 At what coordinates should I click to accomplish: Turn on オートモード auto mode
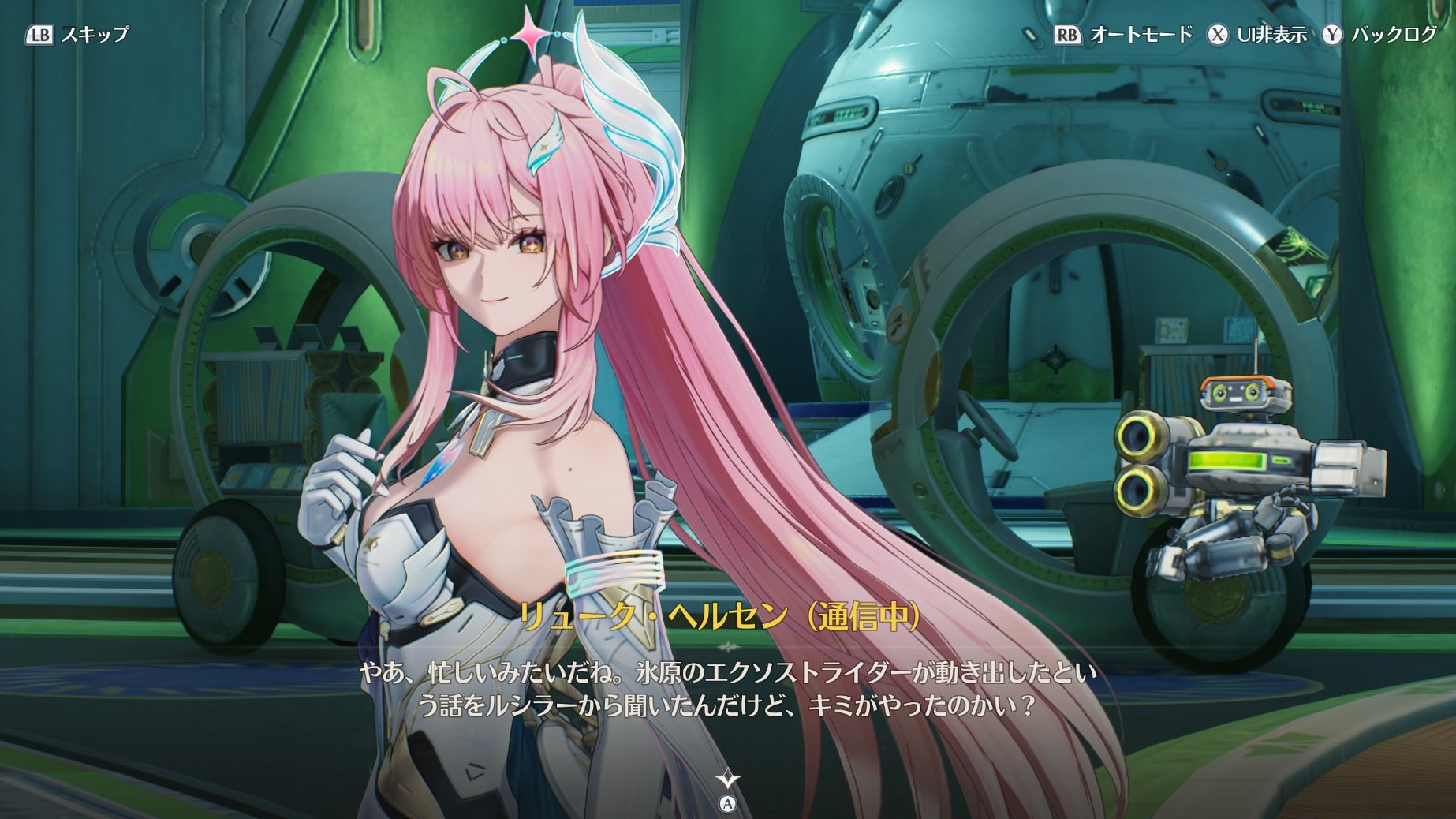[x=1123, y=35]
